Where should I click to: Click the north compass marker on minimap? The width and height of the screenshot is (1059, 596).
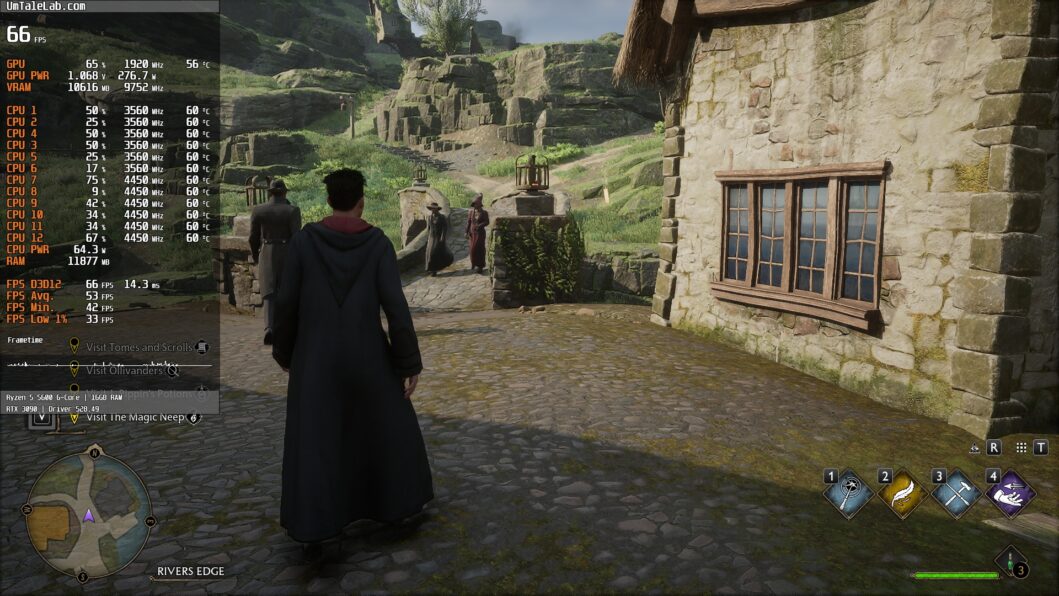(93, 453)
